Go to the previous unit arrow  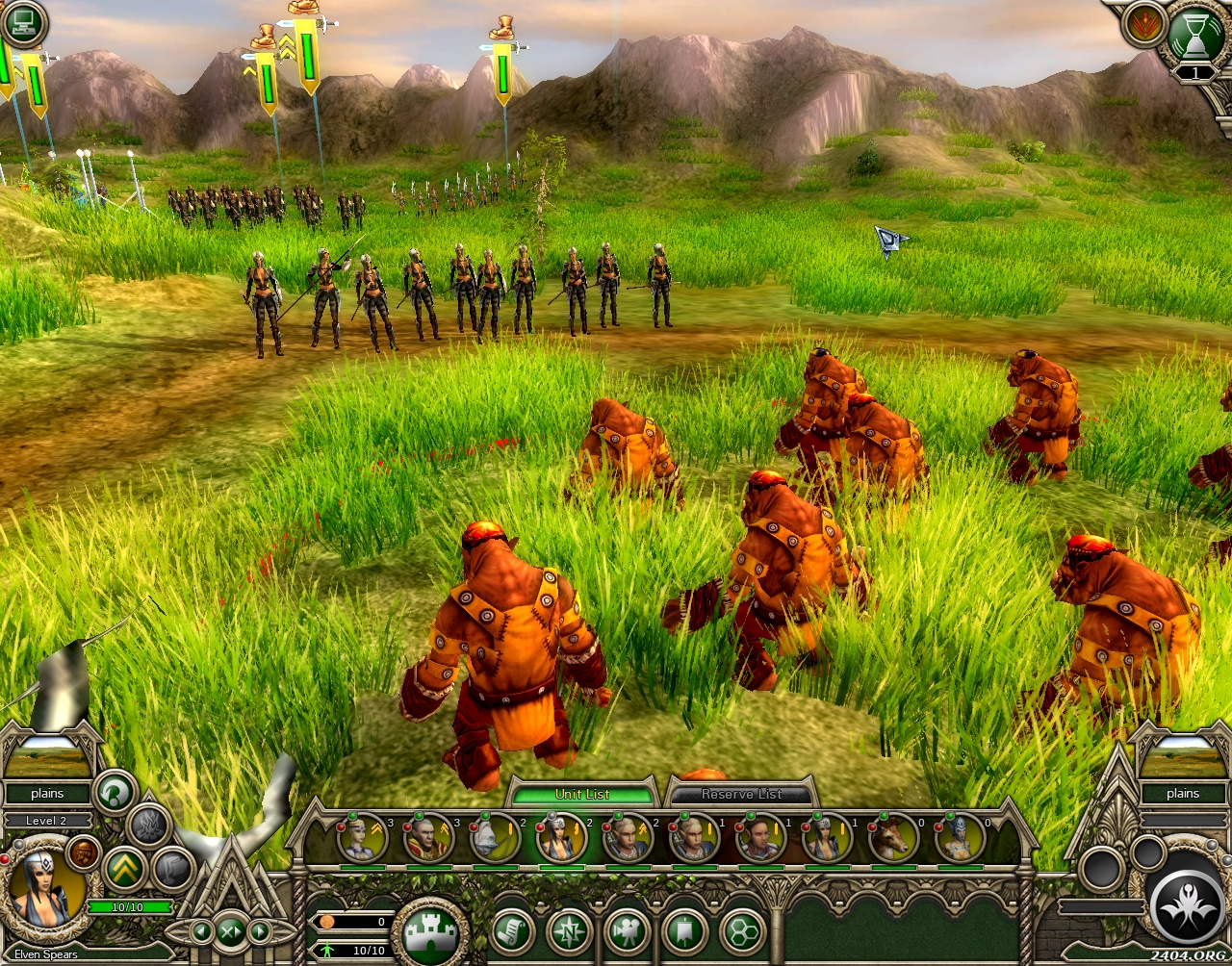coord(201,930)
